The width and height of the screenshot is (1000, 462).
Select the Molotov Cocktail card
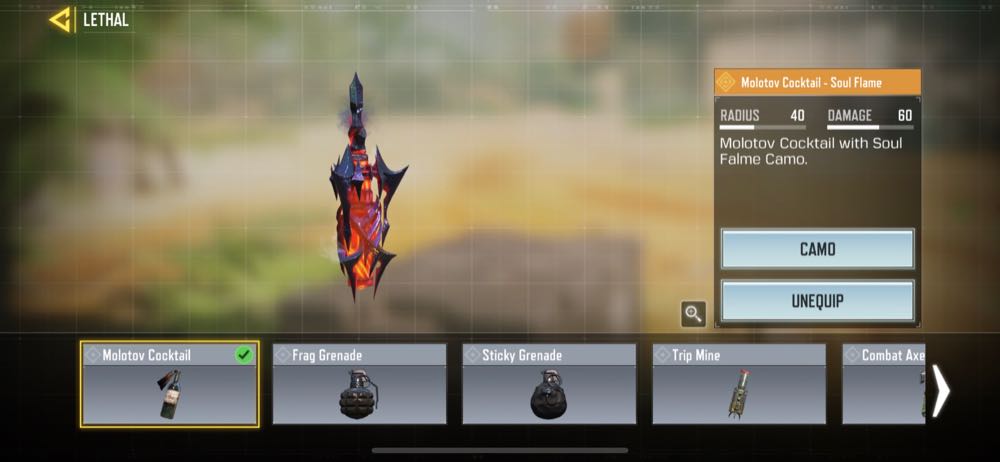pos(170,385)
